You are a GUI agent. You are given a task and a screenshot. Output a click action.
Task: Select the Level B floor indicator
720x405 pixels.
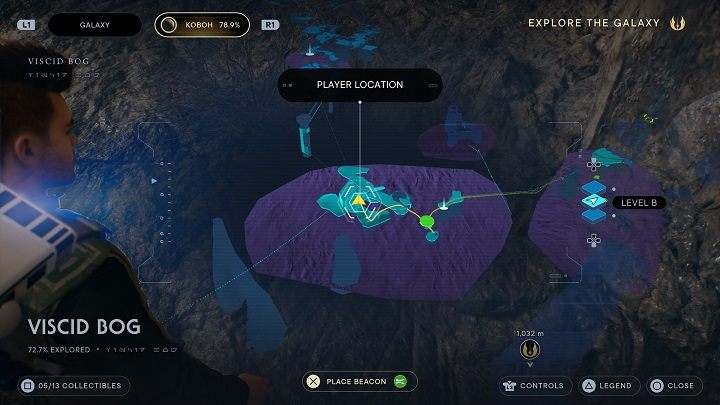point(594,202)
